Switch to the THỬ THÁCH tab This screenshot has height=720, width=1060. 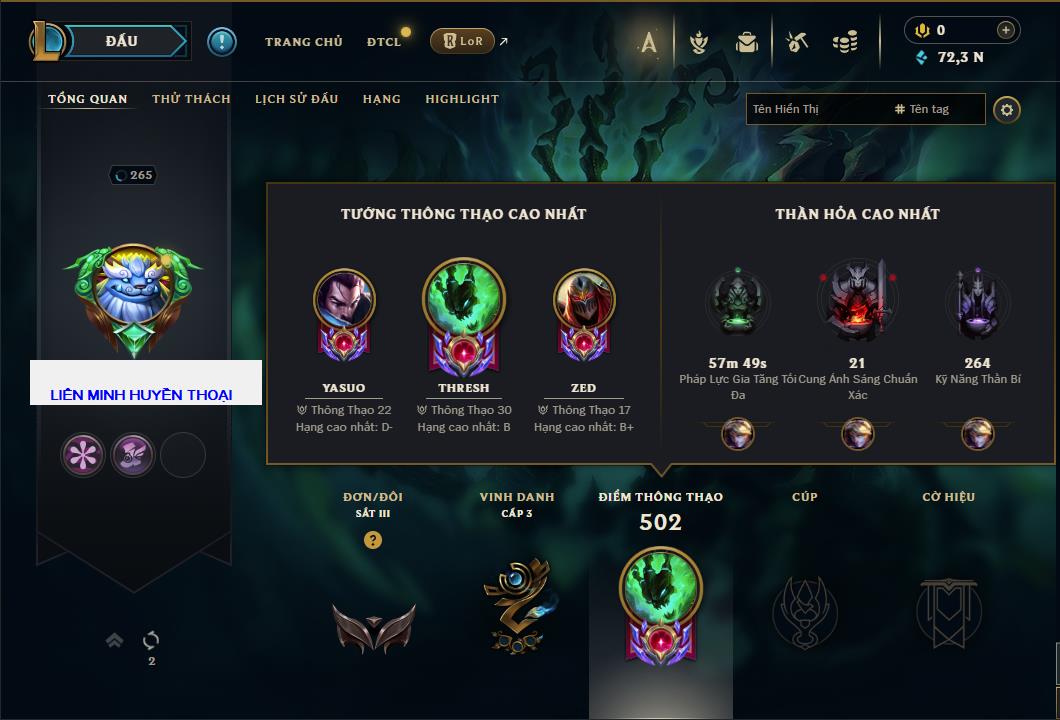(191, 99)
